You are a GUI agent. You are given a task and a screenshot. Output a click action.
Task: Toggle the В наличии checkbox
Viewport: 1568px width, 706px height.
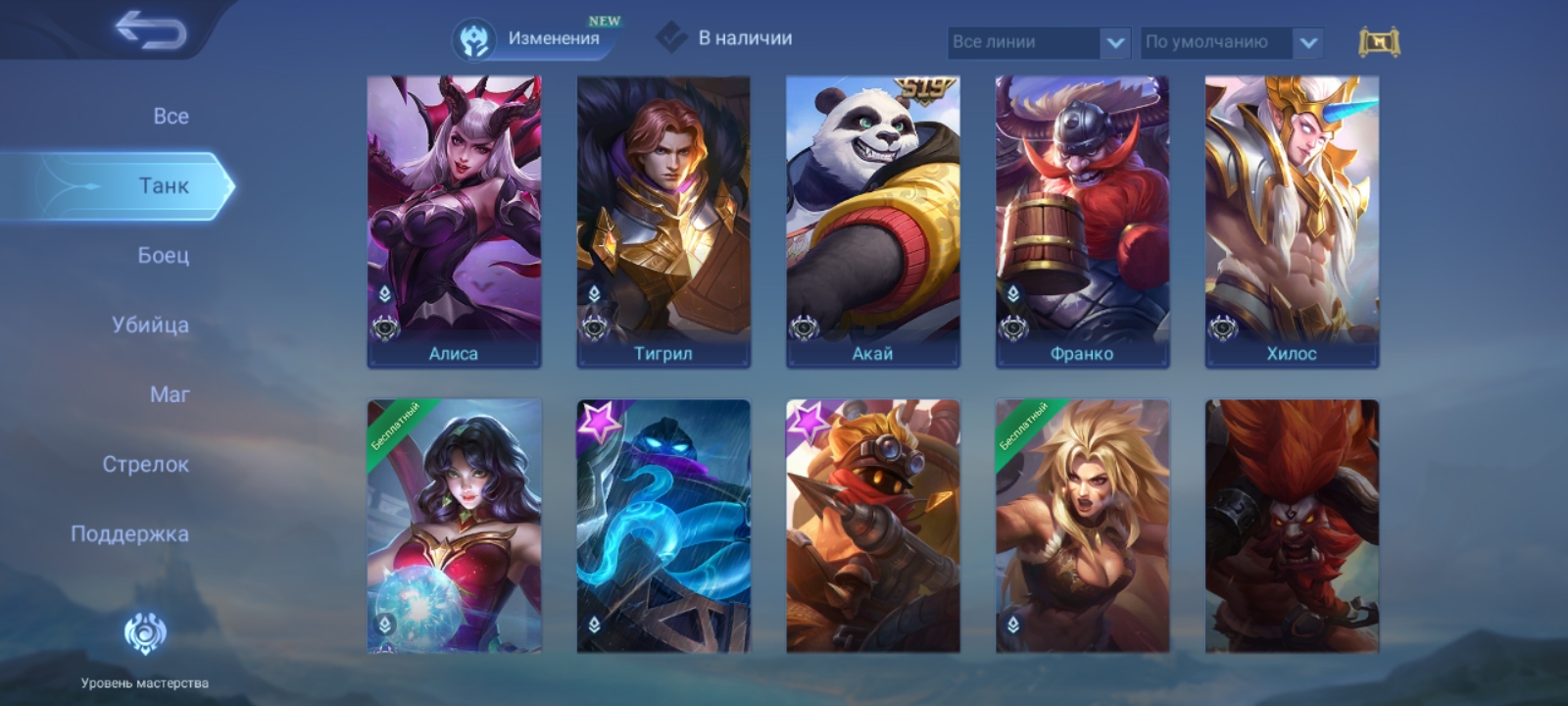tap(671, 38)
